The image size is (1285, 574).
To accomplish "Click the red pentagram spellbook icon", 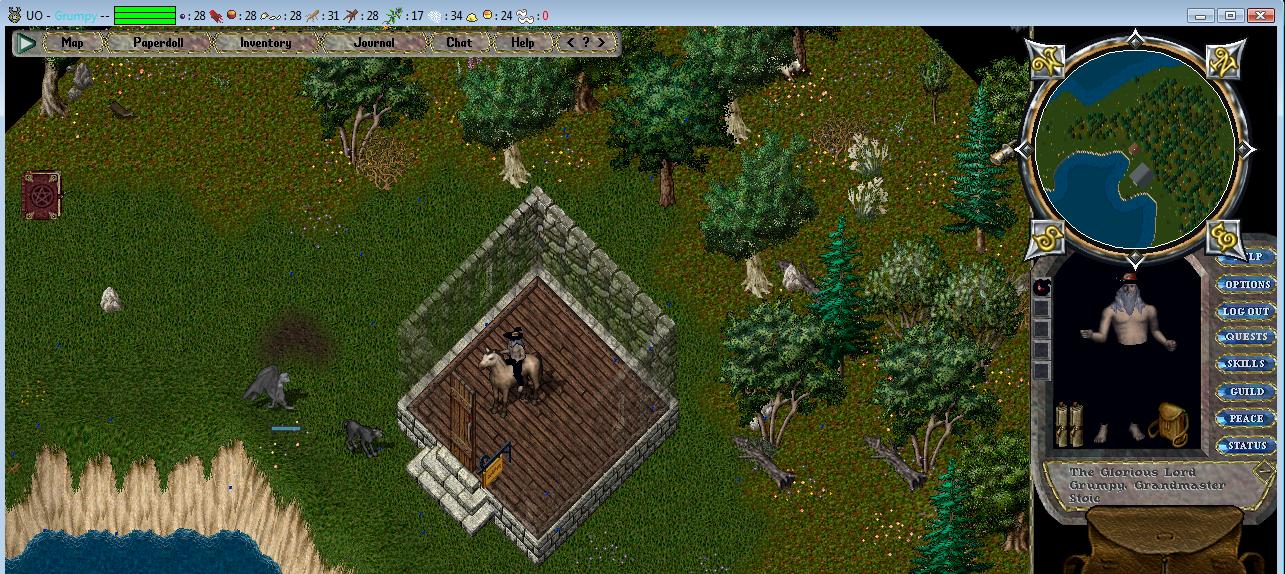I will pos(43,194).
